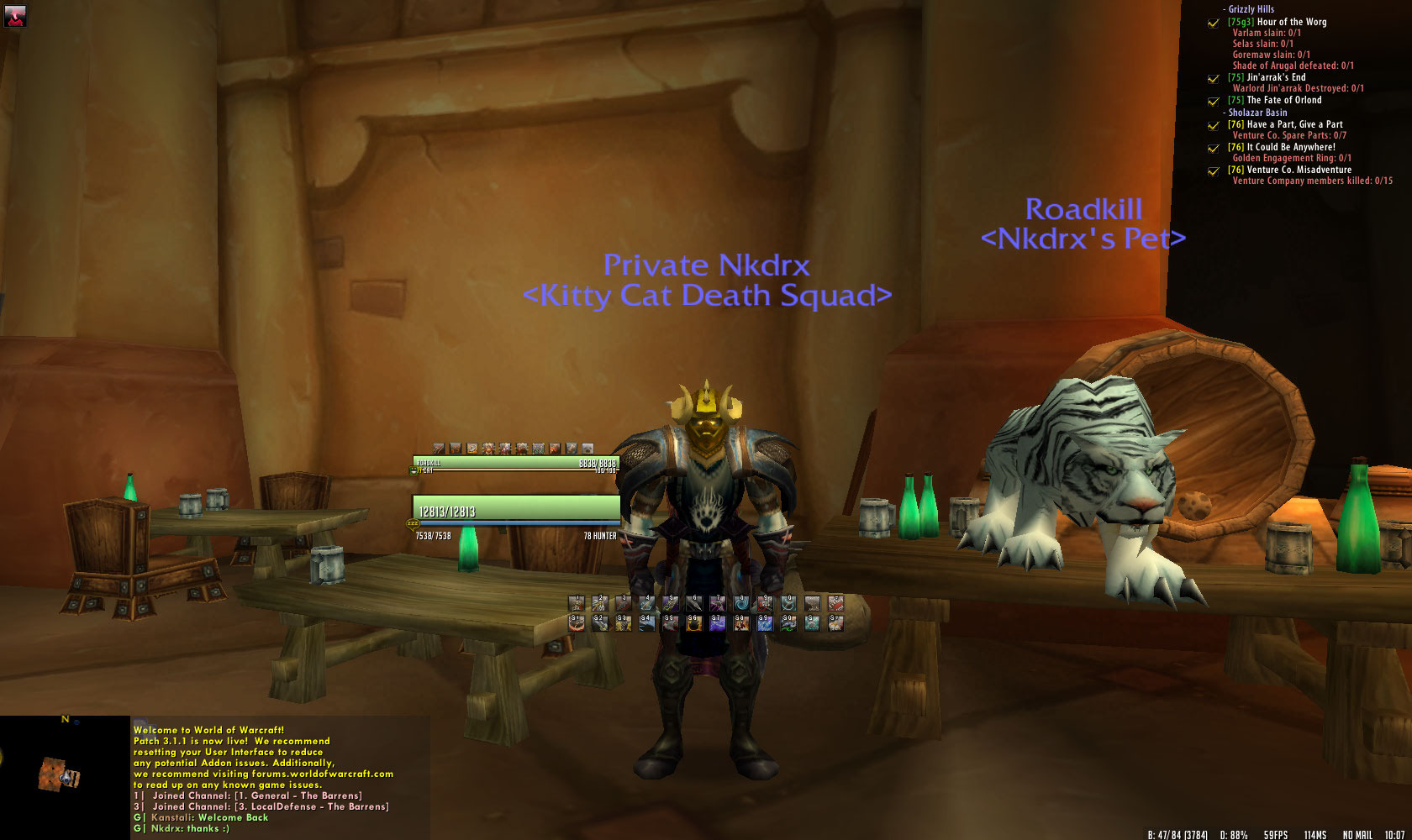Collapse the Grizzly Hills quest header
The image size is (1412, 840).
pyautogui.click(x=1250, y=9)
